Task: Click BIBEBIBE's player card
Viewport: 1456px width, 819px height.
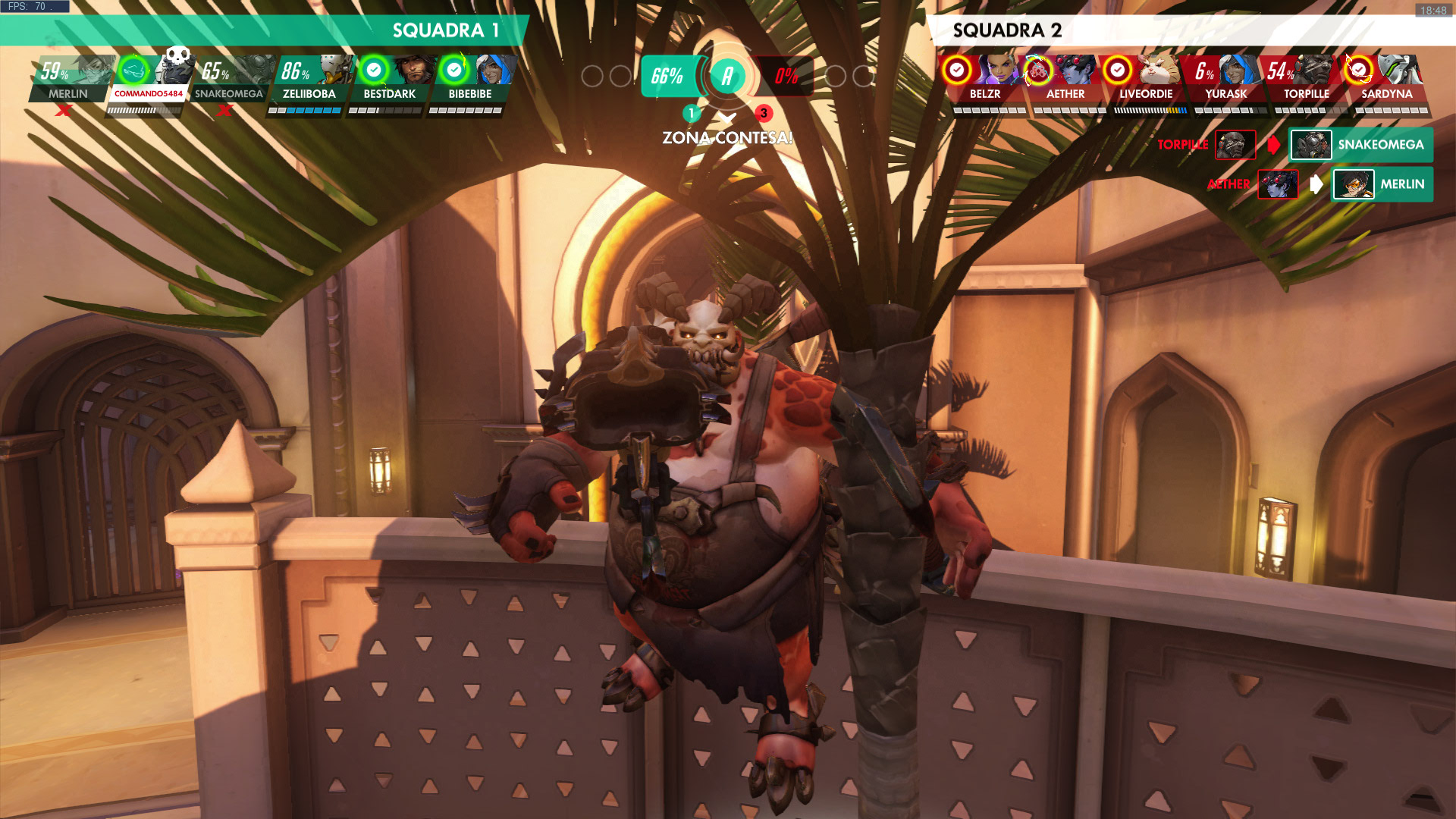Action: (x=470, y=78)
